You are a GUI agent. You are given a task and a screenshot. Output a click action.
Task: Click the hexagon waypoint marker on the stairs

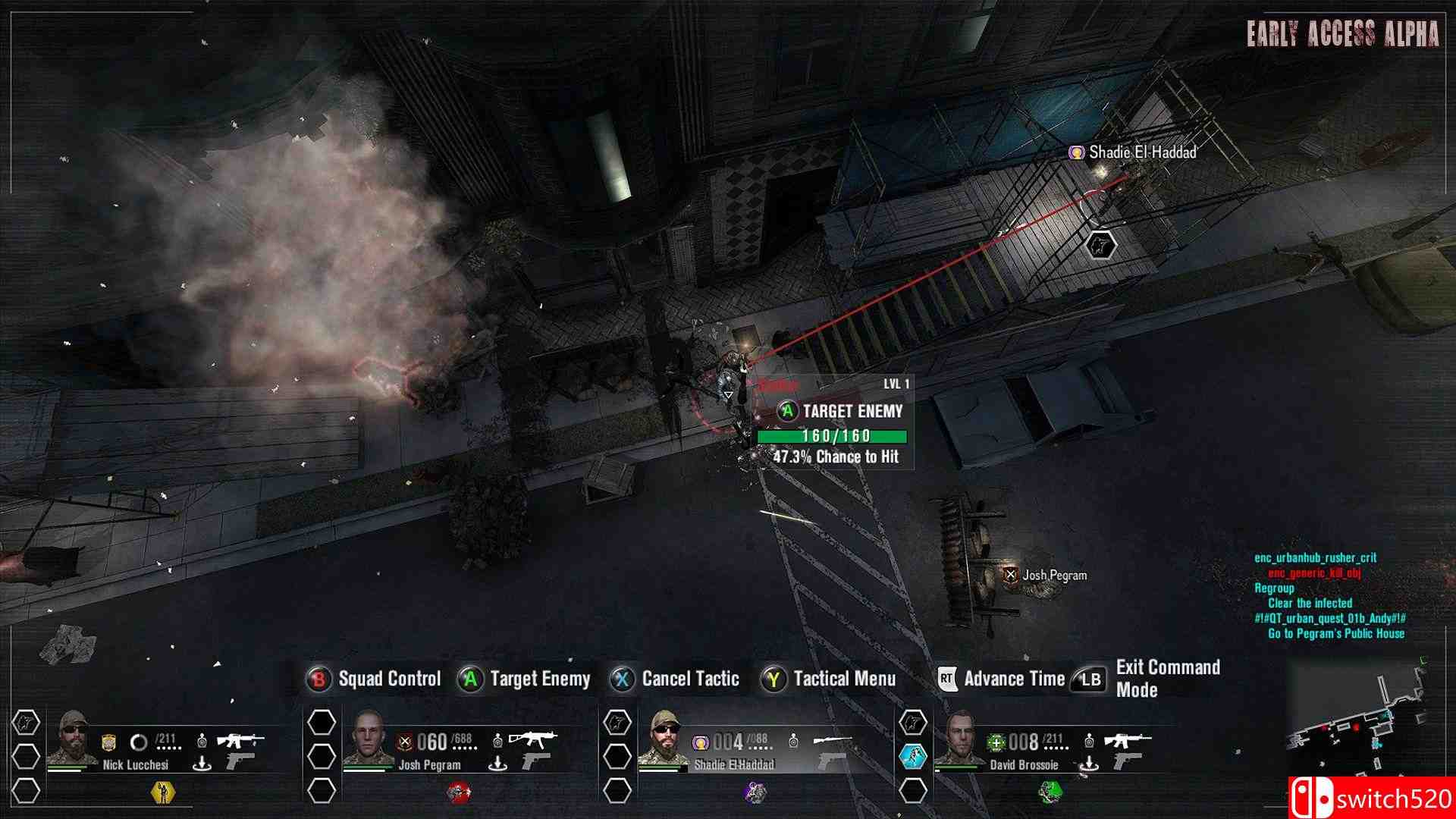pos(1100,245)
